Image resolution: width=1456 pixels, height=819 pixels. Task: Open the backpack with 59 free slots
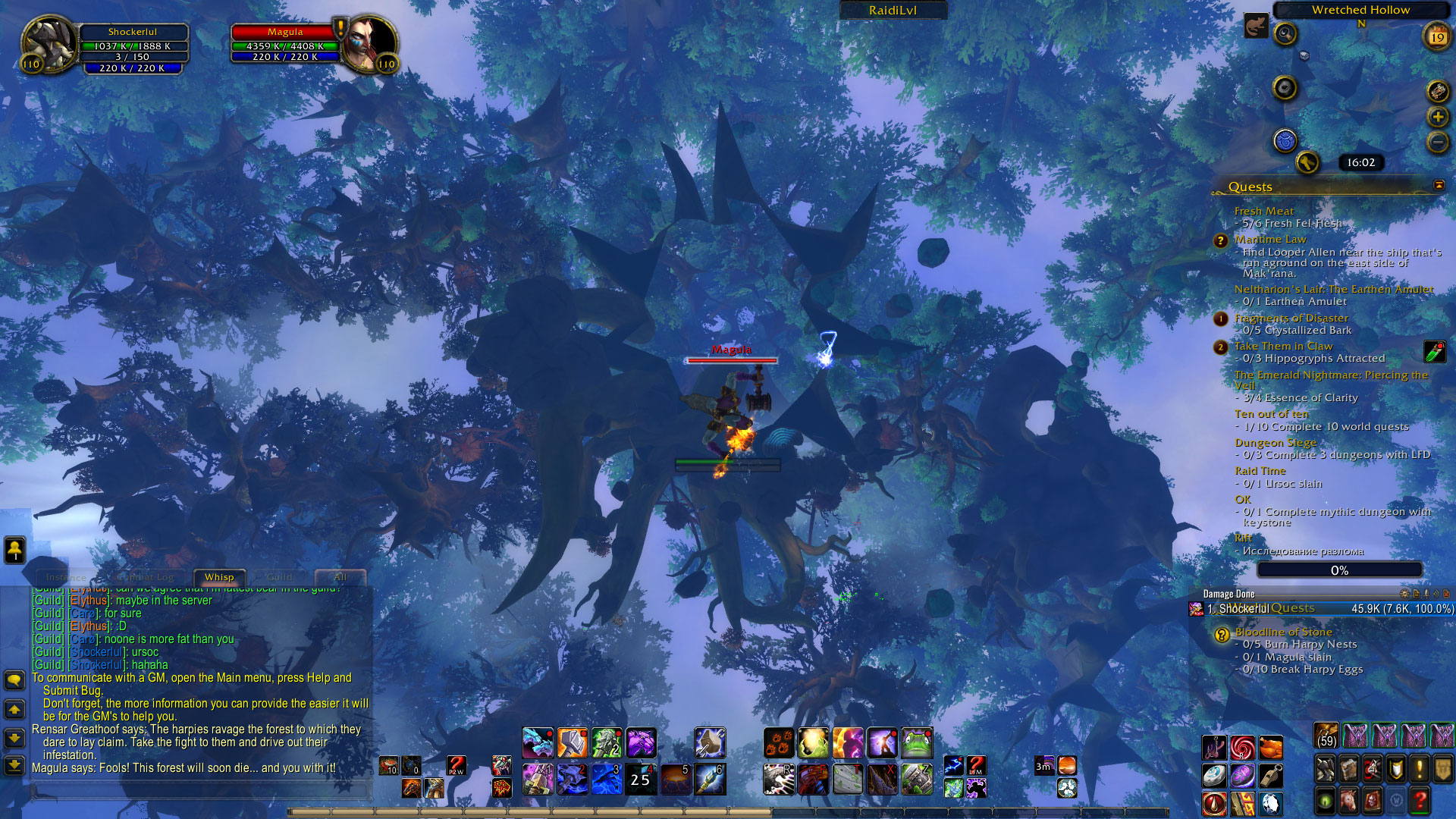[x=1326, y=736]
